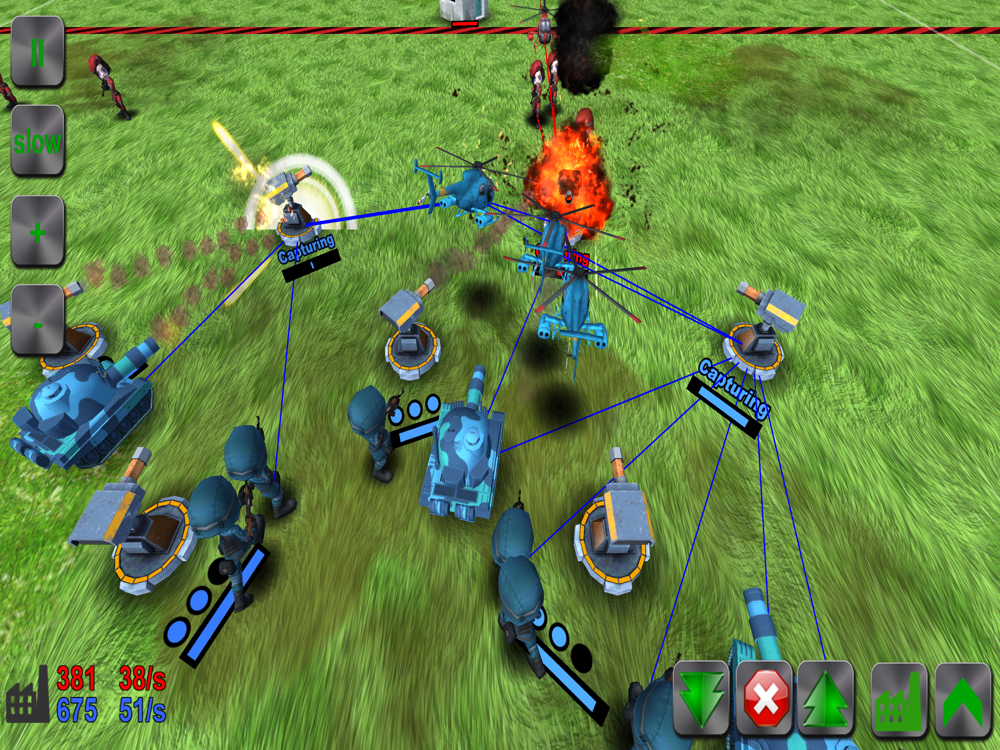Image resolution: width=1000 pixels, height=750 pixels.
Task: Click the red X cancel button
Action: 764,699
